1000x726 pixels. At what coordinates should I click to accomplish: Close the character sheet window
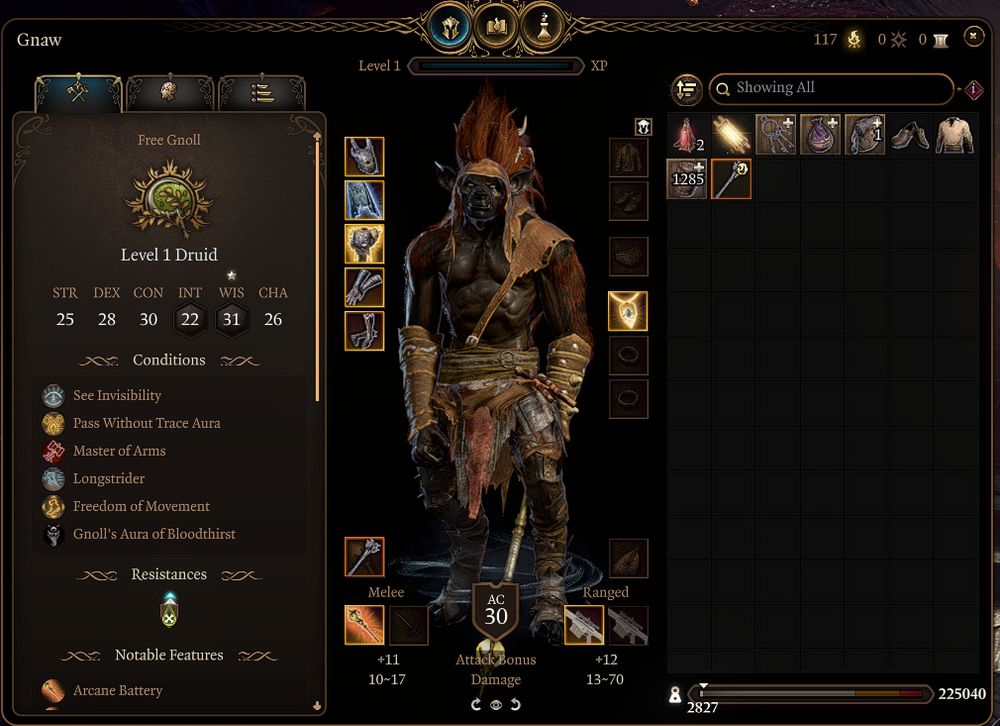[973, 37]
